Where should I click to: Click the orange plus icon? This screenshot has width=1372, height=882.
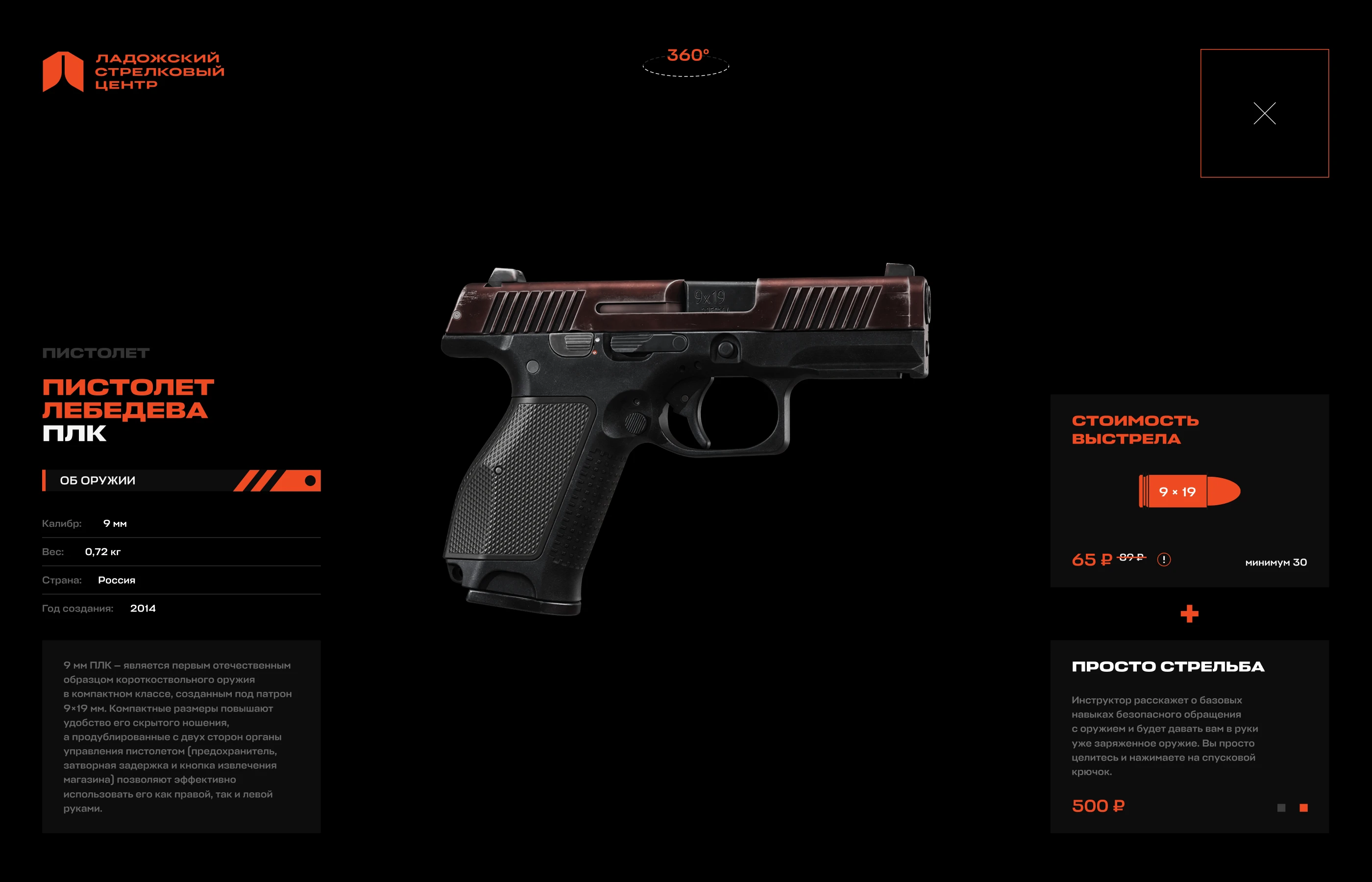pos(1189,614)
